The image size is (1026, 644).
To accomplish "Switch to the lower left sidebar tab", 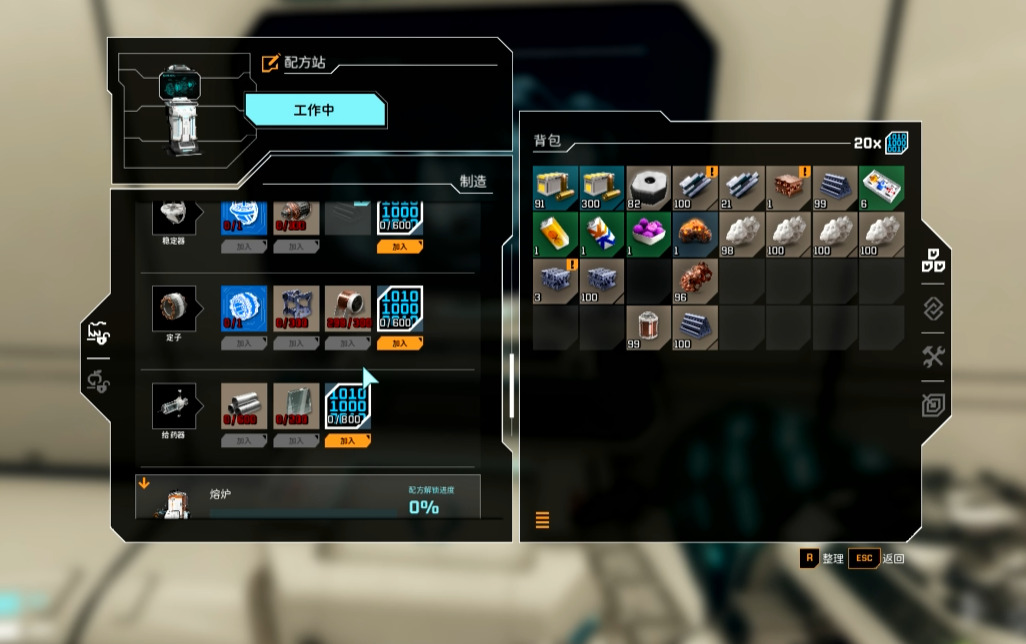I will pos(98,382).
